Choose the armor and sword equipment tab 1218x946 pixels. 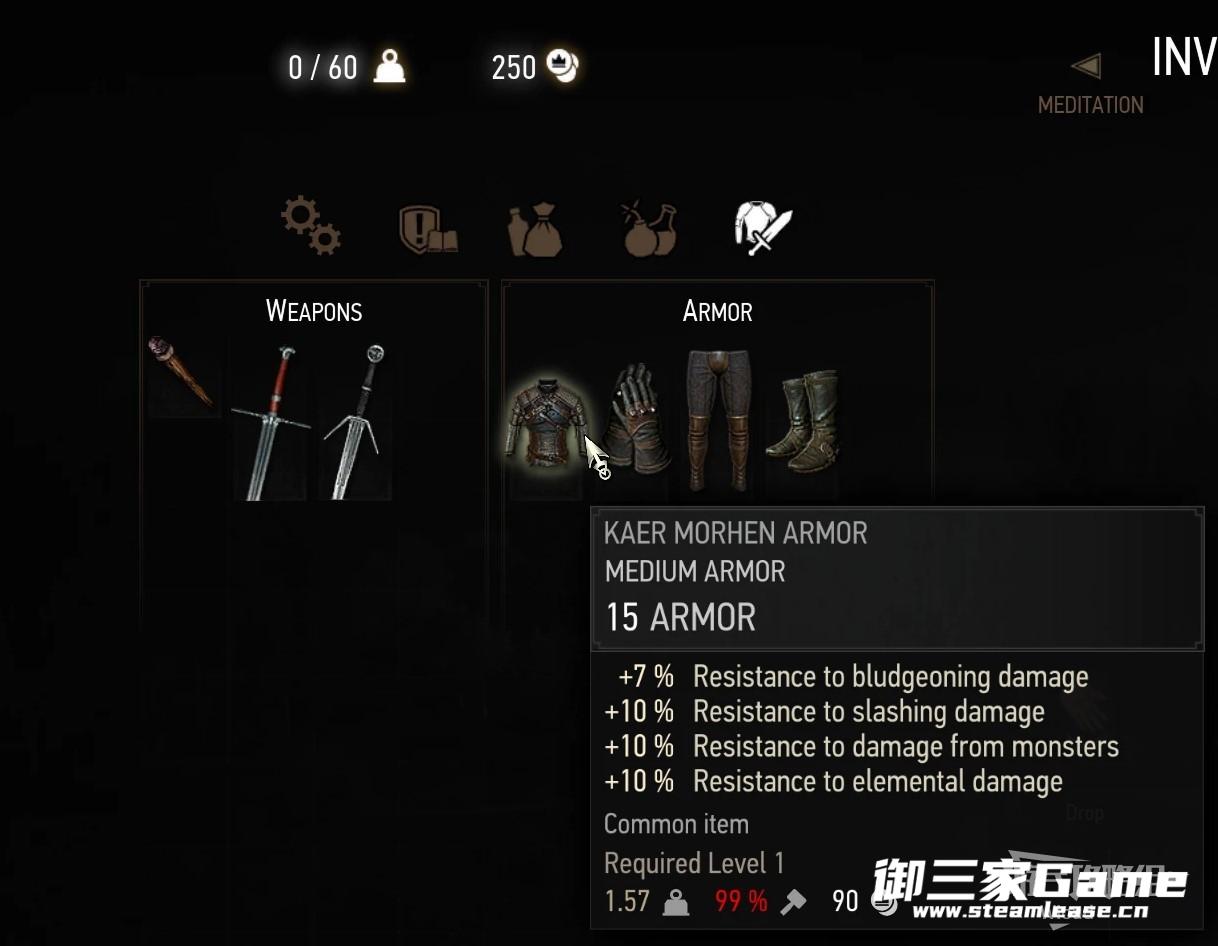coord(762,227)
